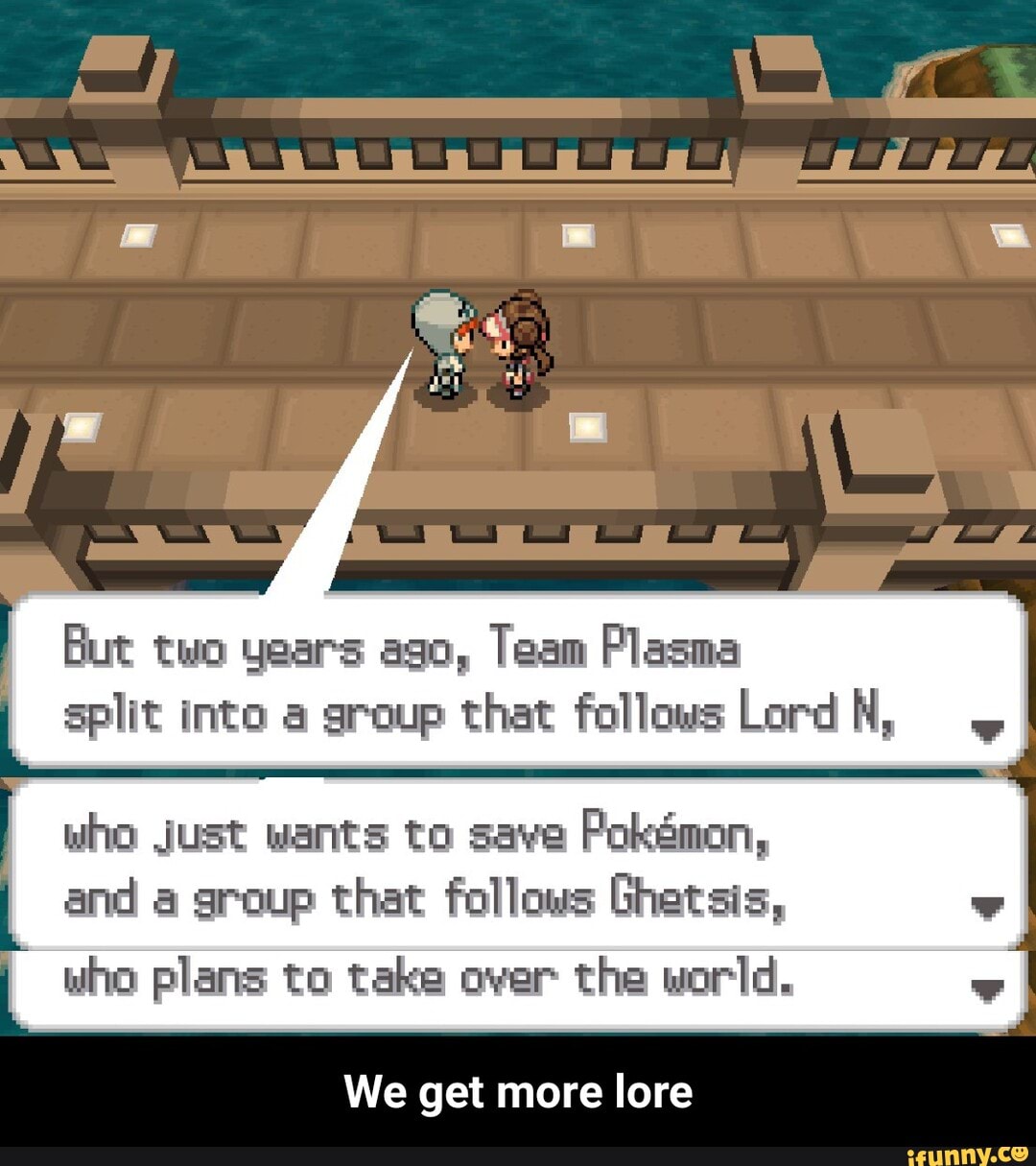Advance the dialogue arrow after "Lord N,"
The image size is (1036, 1166).
(987, 732)
